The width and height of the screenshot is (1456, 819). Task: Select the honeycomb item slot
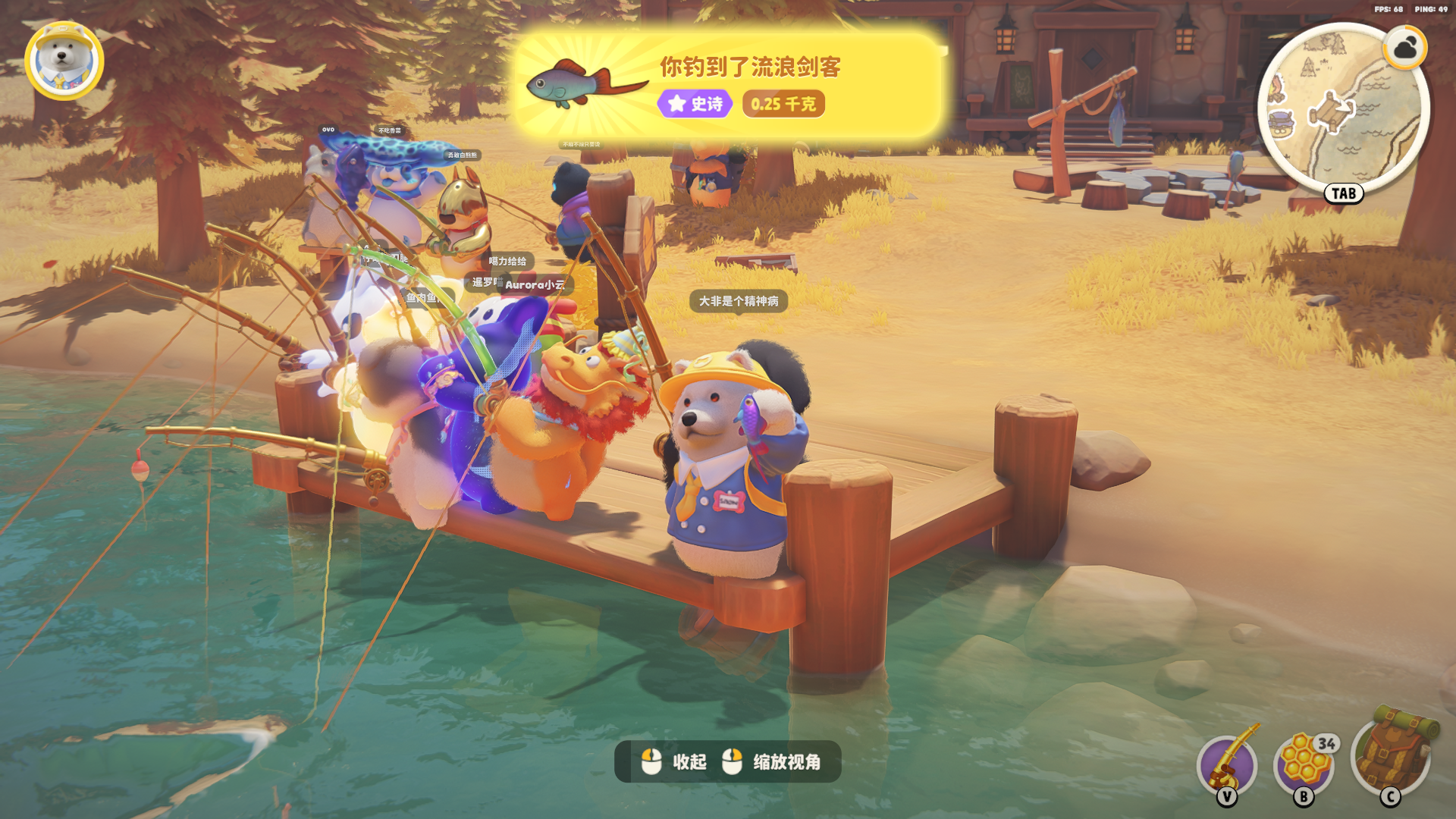coord(1304,764)
